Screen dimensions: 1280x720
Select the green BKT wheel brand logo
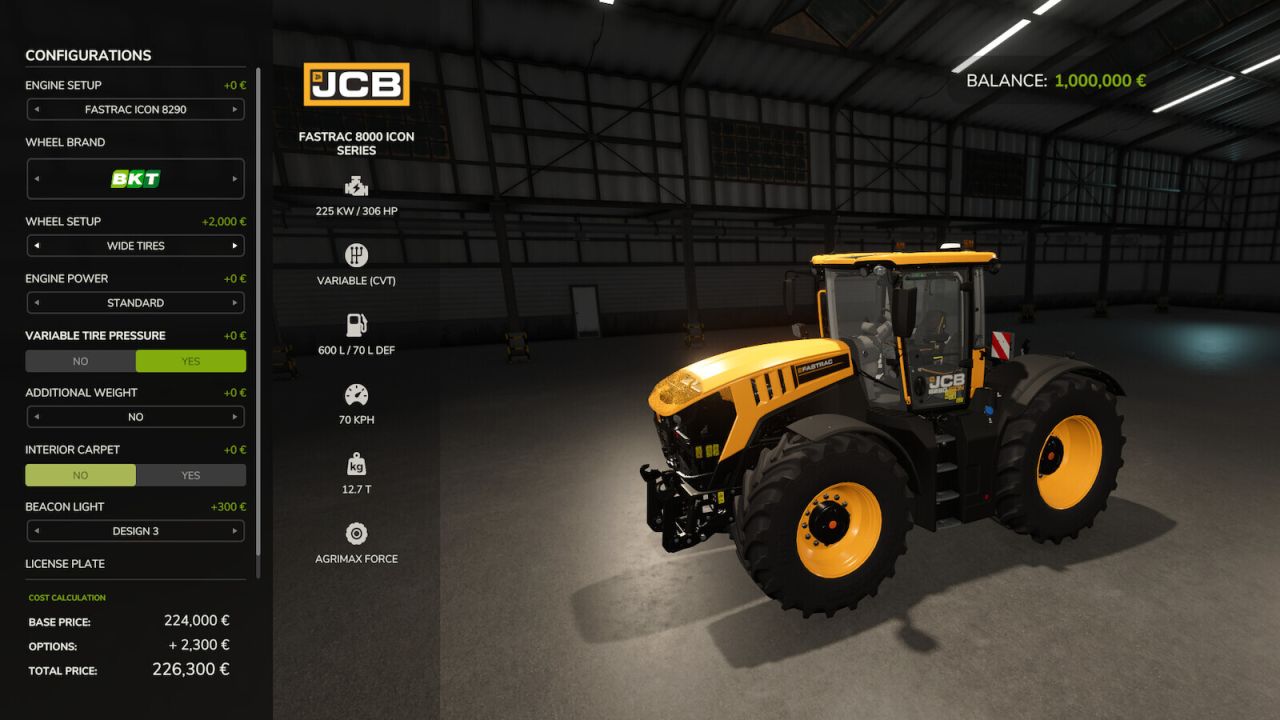tap(135, 178)
